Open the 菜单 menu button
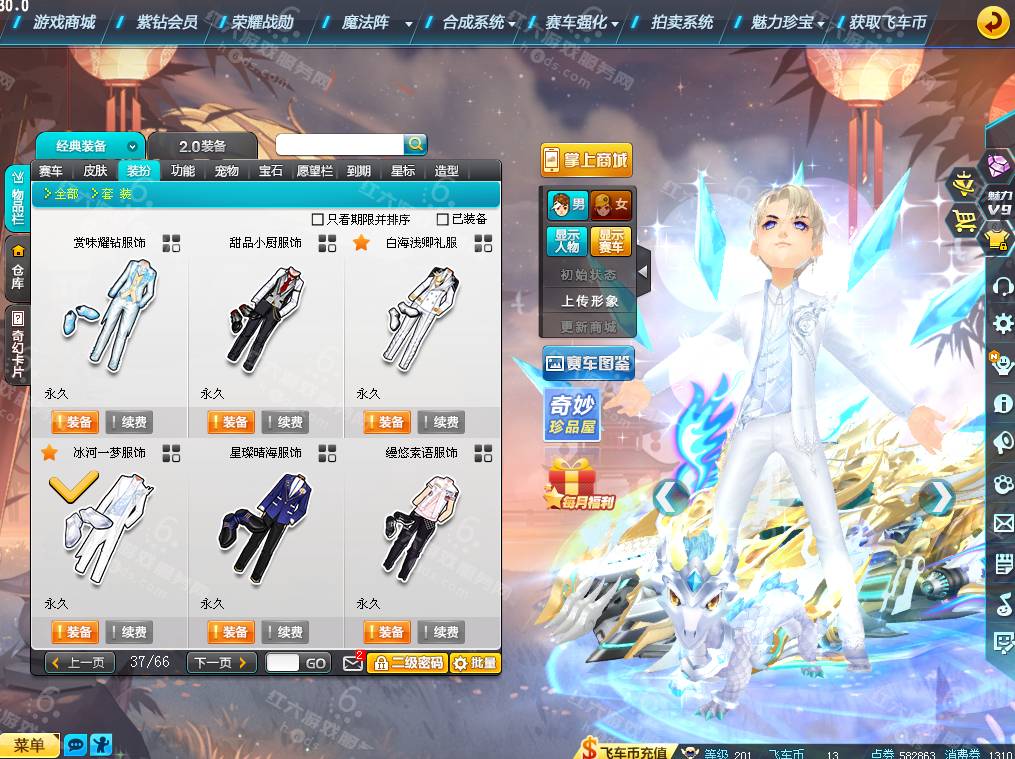1015x759 pixels. (x=30, y=745)
